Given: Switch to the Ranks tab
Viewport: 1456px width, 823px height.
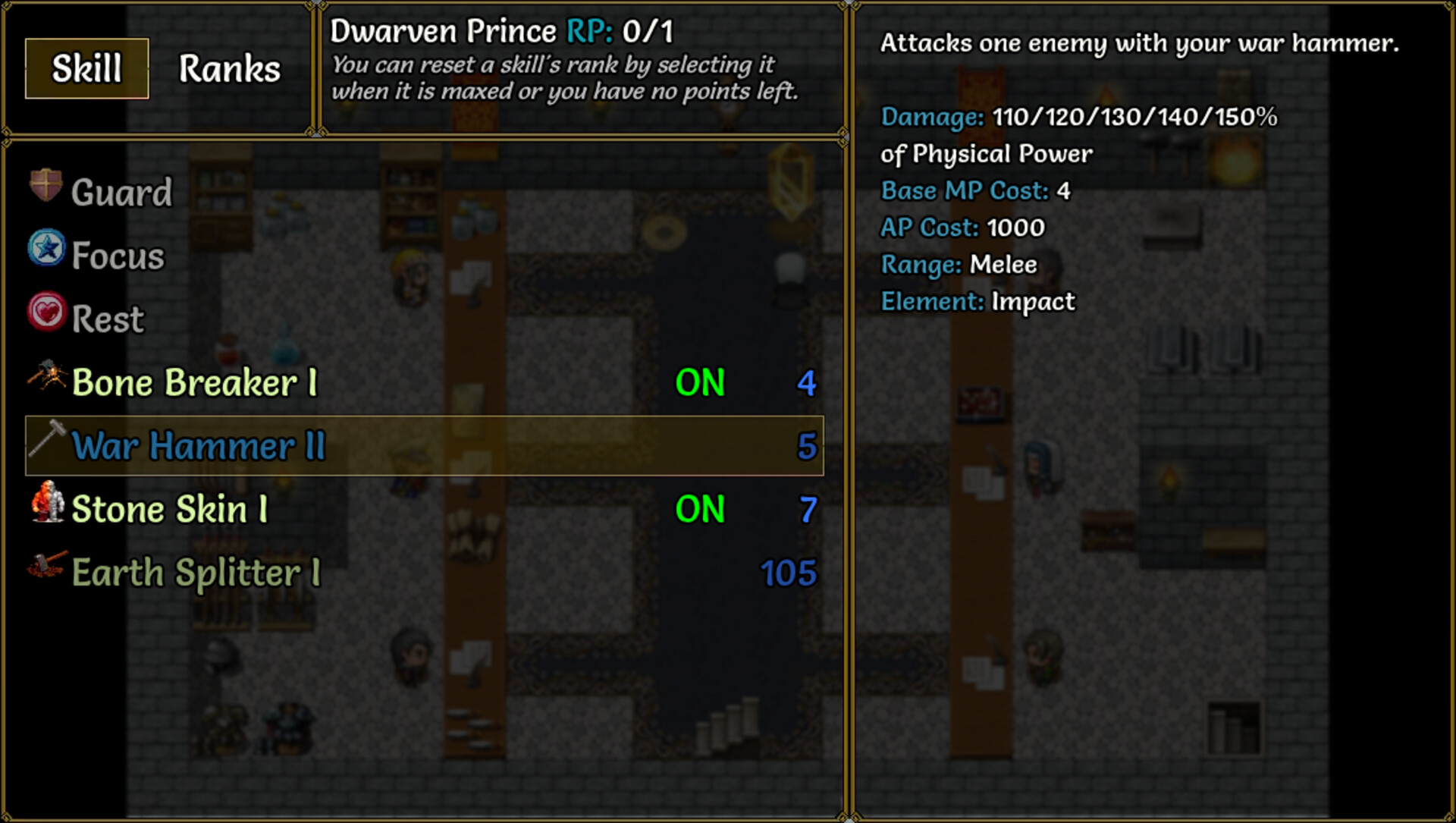Looking at the screenshot, I should click(x=228, y=69).
